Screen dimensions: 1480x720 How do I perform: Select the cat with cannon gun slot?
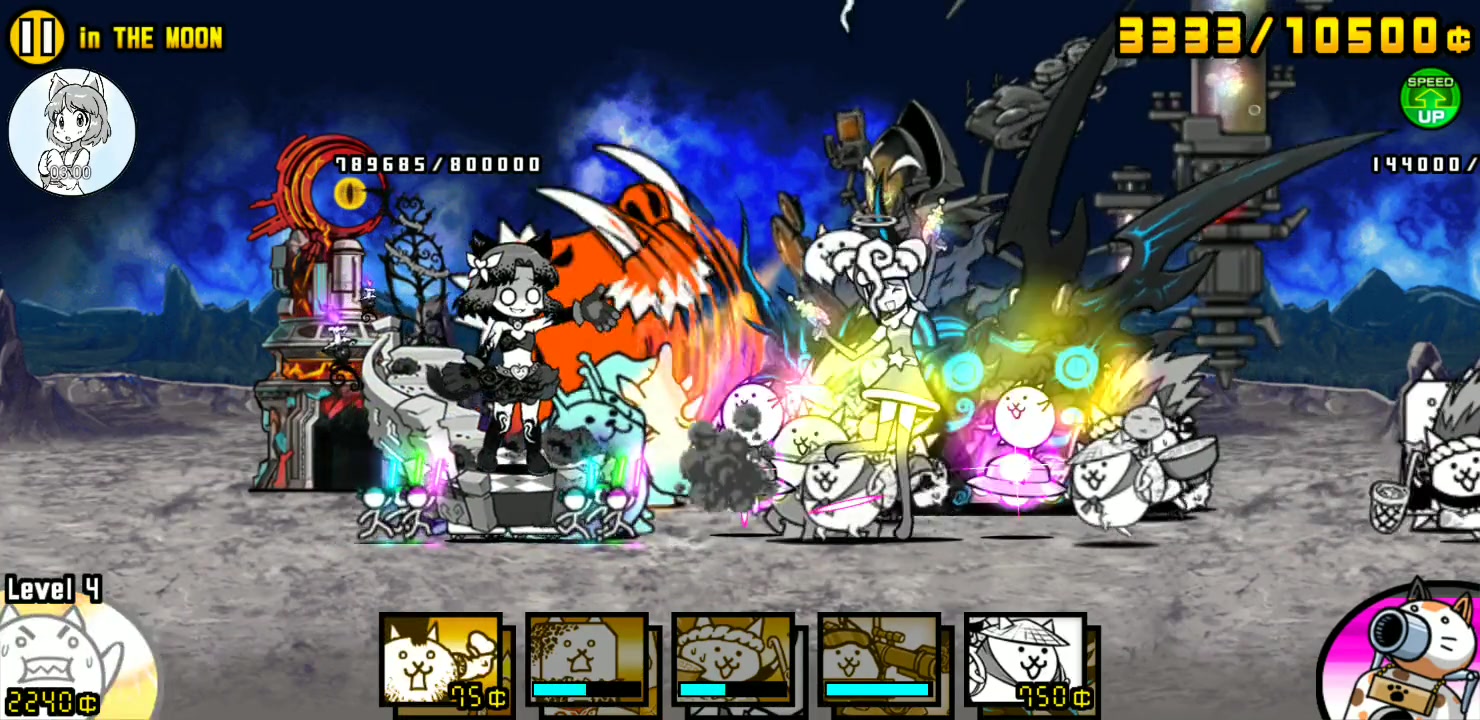click(879, 660)
